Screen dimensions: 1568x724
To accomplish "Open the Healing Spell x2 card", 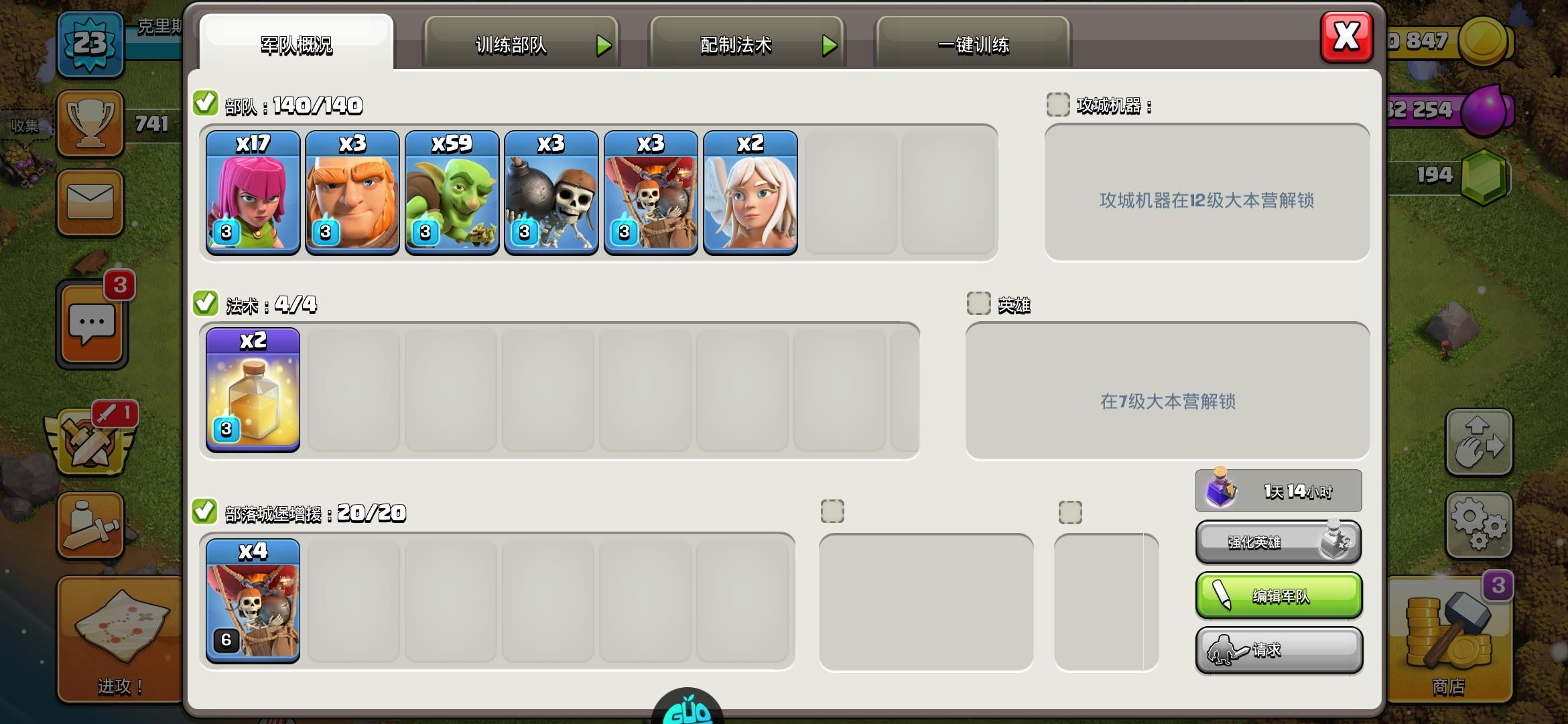I will 253,389.
